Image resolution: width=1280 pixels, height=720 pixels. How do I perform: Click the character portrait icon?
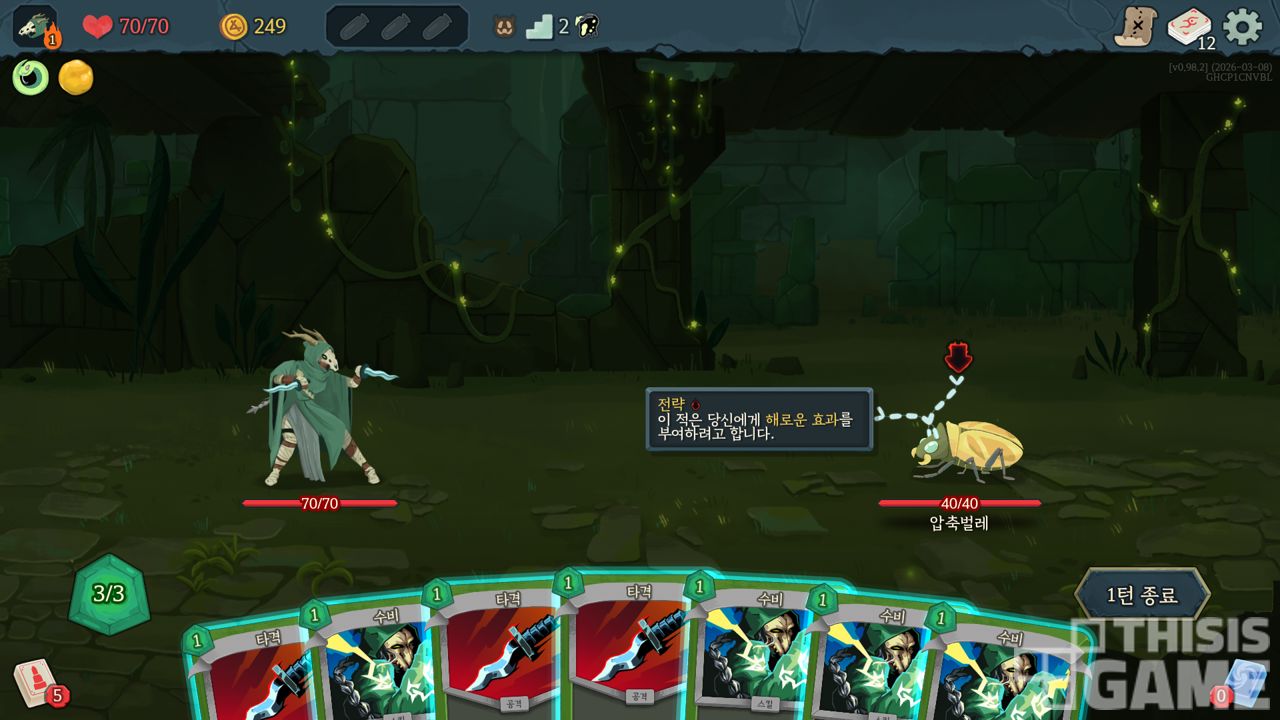click(35, 27)
